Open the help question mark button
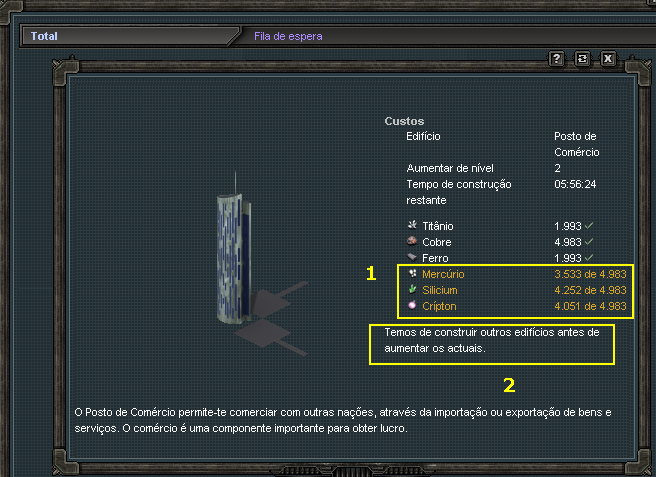The width and height of the screenshot is (656, 477). point(557,59)
